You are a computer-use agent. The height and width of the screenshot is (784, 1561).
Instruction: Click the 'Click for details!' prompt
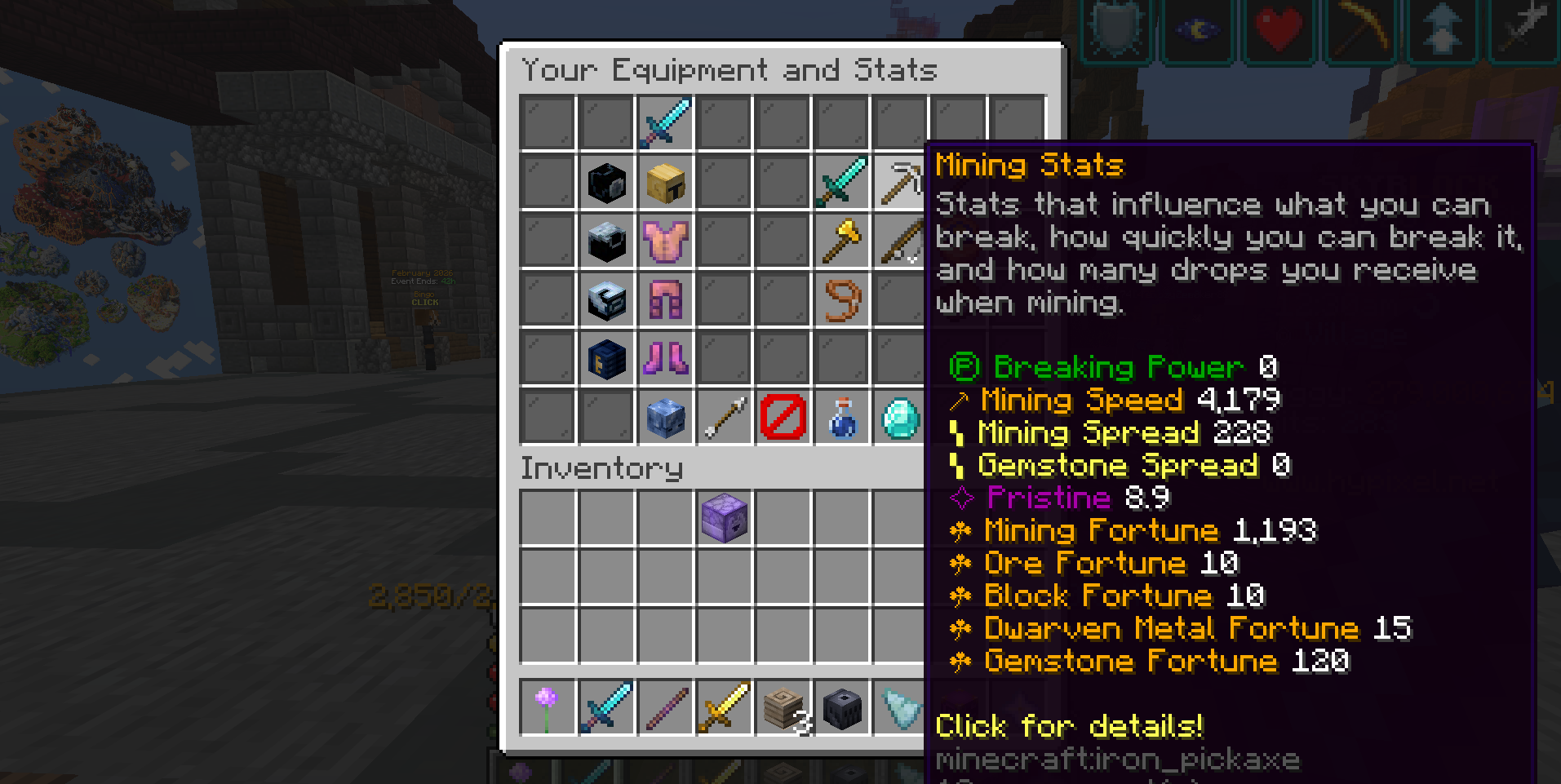[x=1069, y=725]
